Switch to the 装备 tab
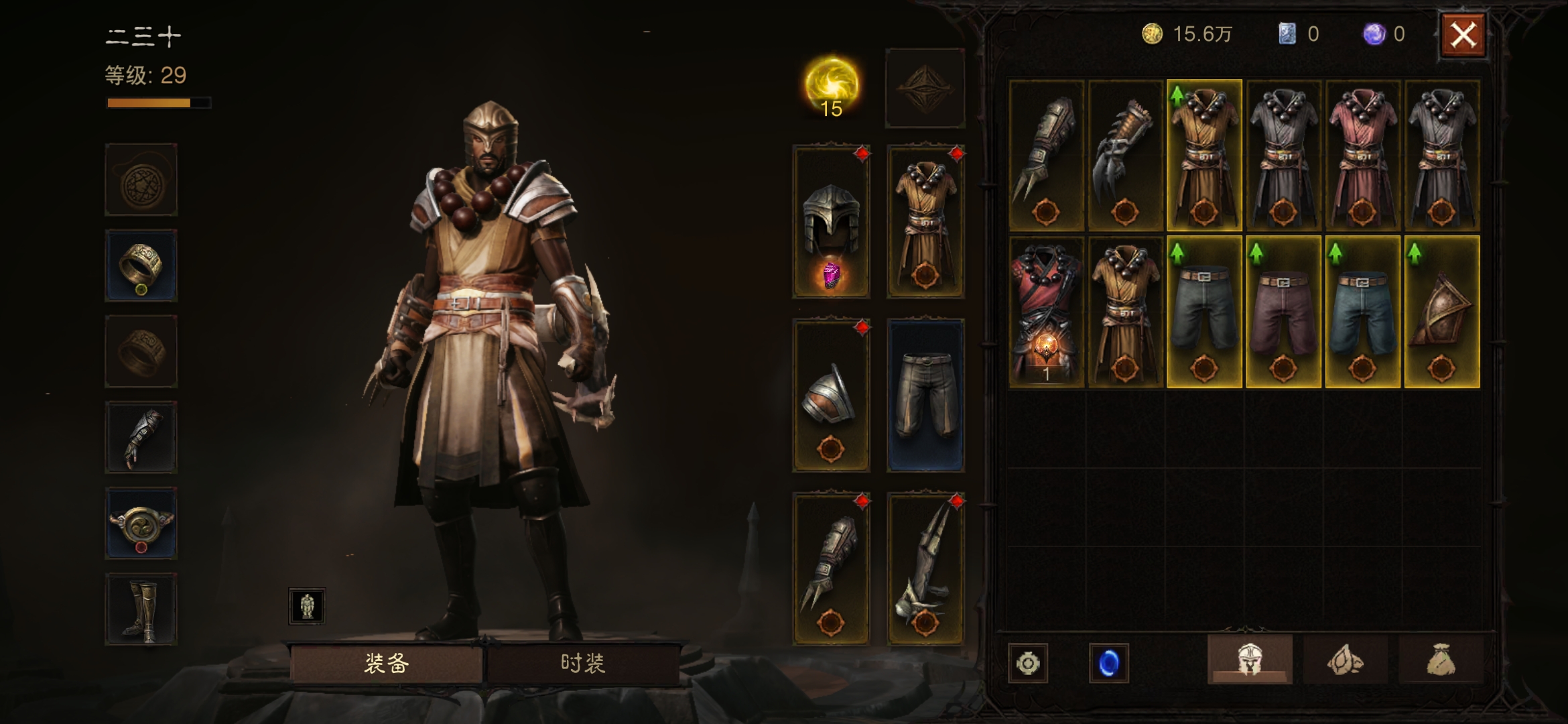Viewport: 1568px width, 724px height. tap(386, 663)
